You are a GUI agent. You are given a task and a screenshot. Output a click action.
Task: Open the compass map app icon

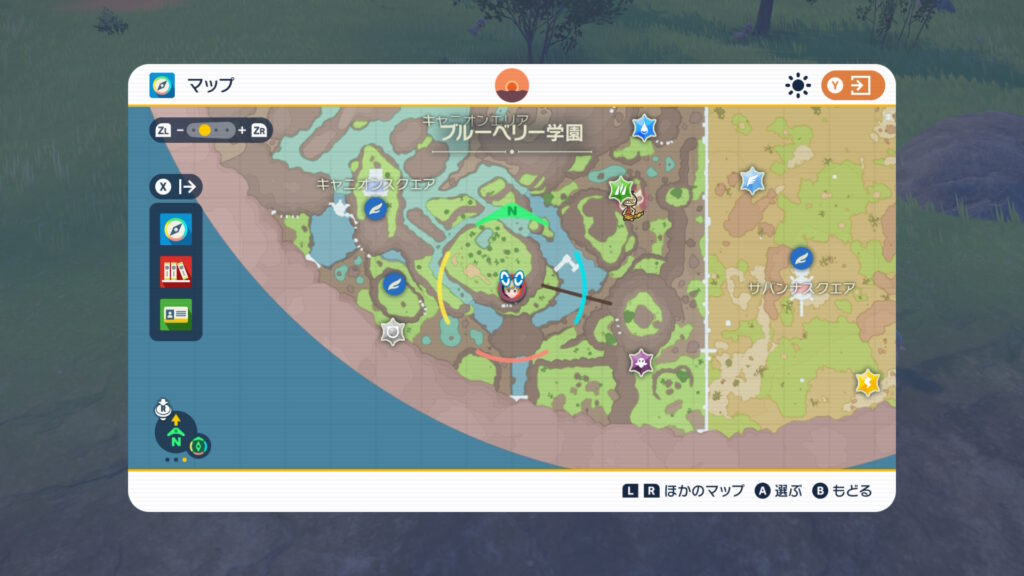176,229
